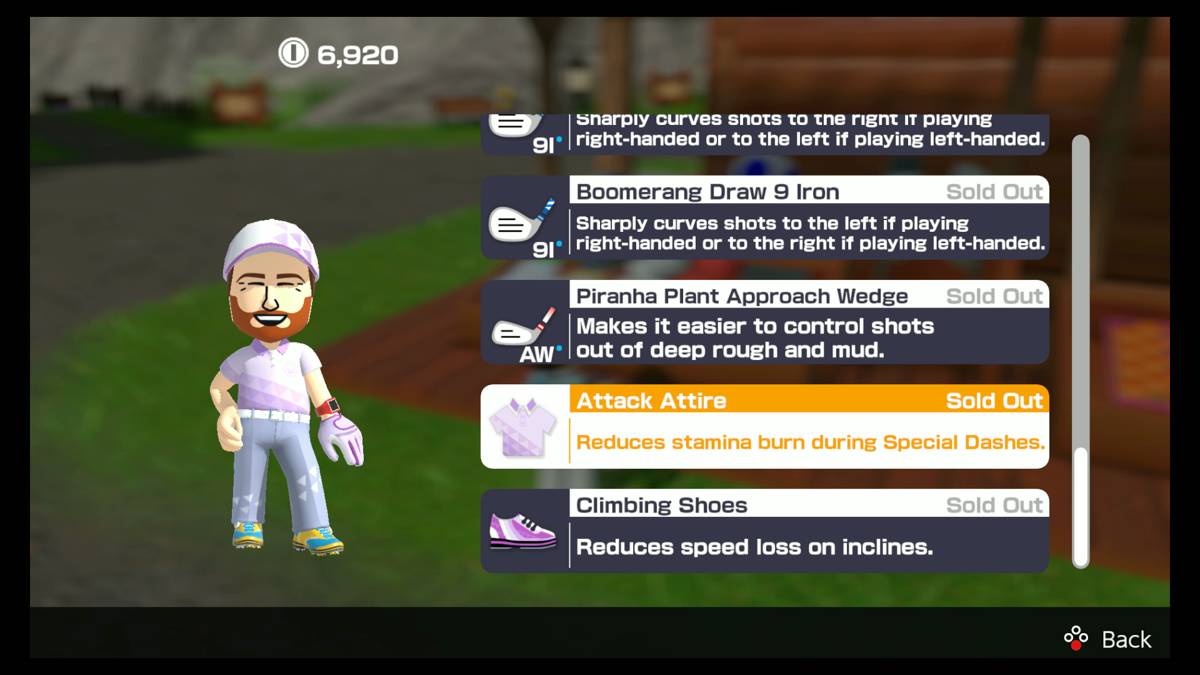Select the Attack Attire shop item
This screenshot has width=1200, height=675.
[765, 426]
